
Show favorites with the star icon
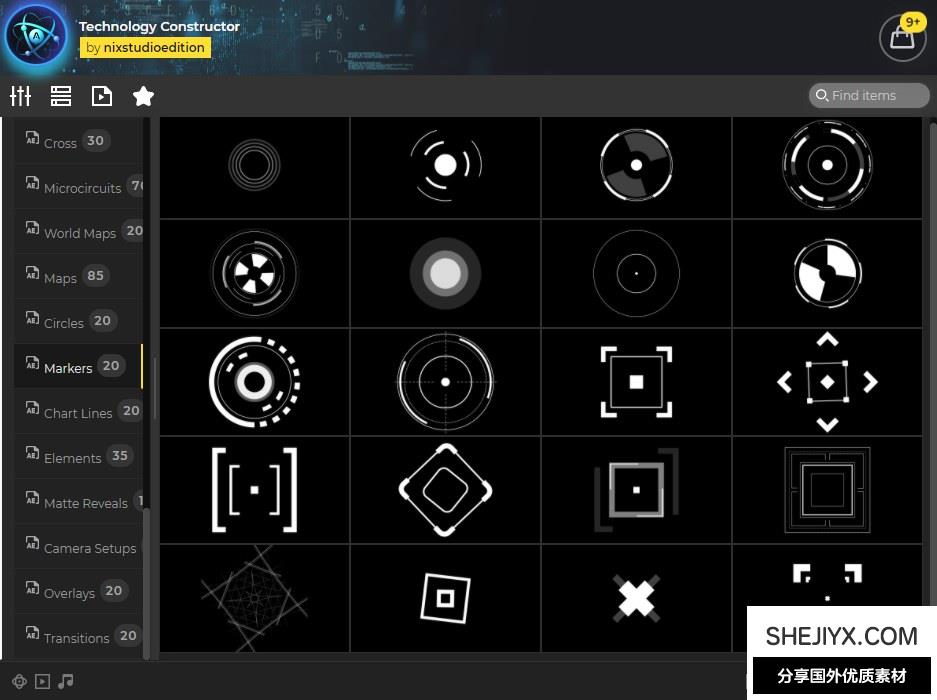(143, 96)
